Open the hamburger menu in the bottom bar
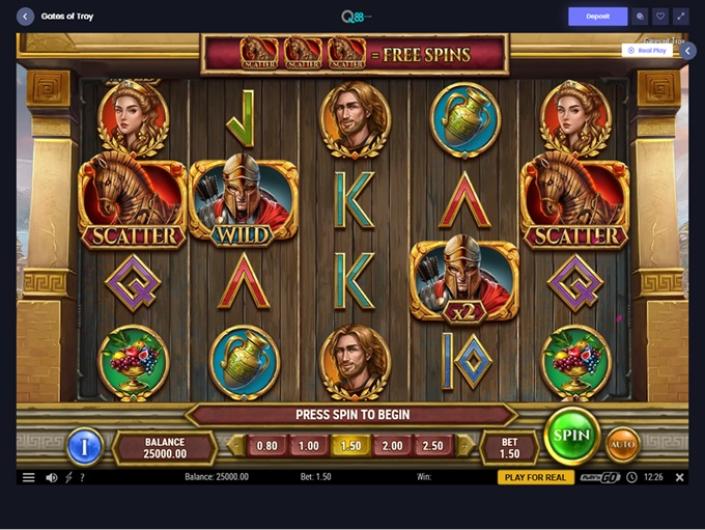The width and height of the screenshot is (705, 530). click(28, 477)
